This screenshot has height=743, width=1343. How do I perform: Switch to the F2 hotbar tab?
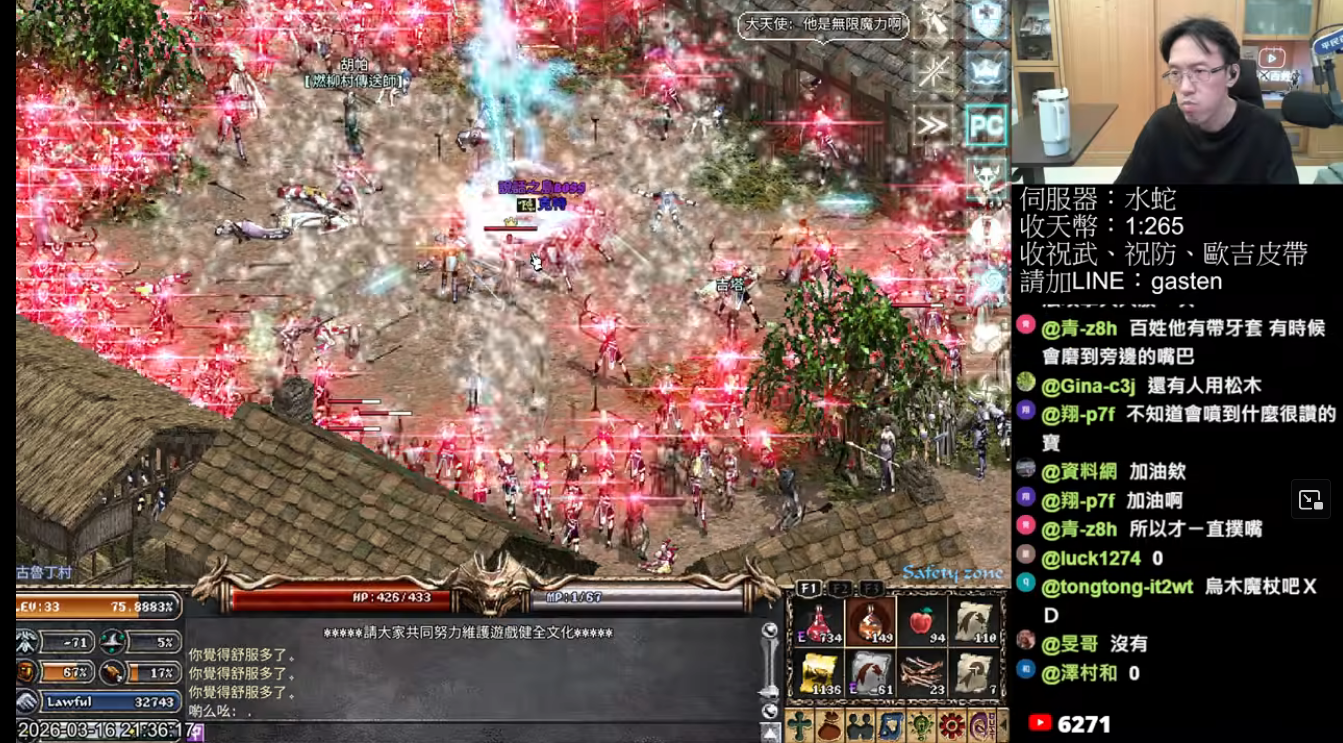(841, 588)
